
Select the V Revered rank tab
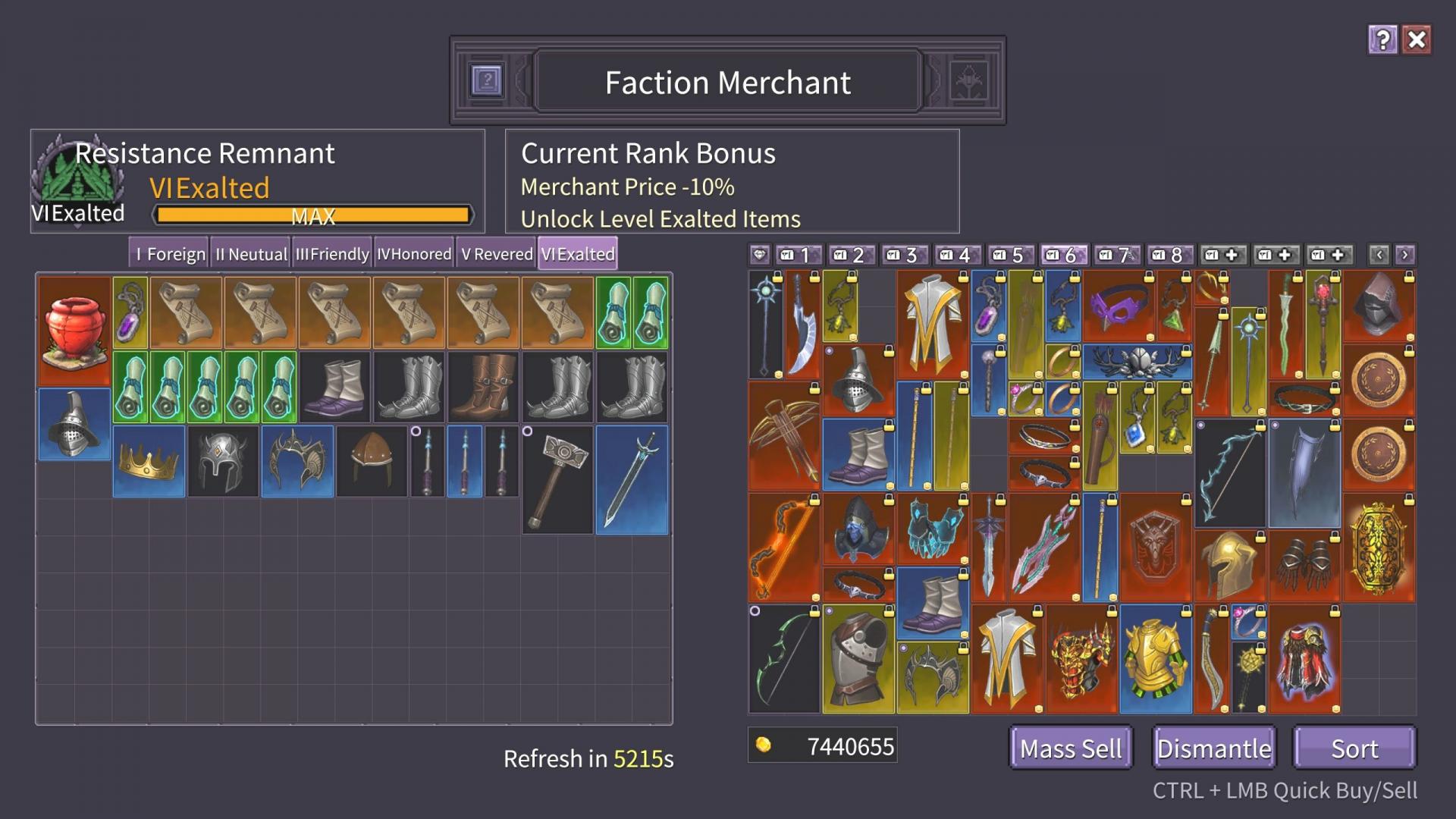(x=497, y=254)
